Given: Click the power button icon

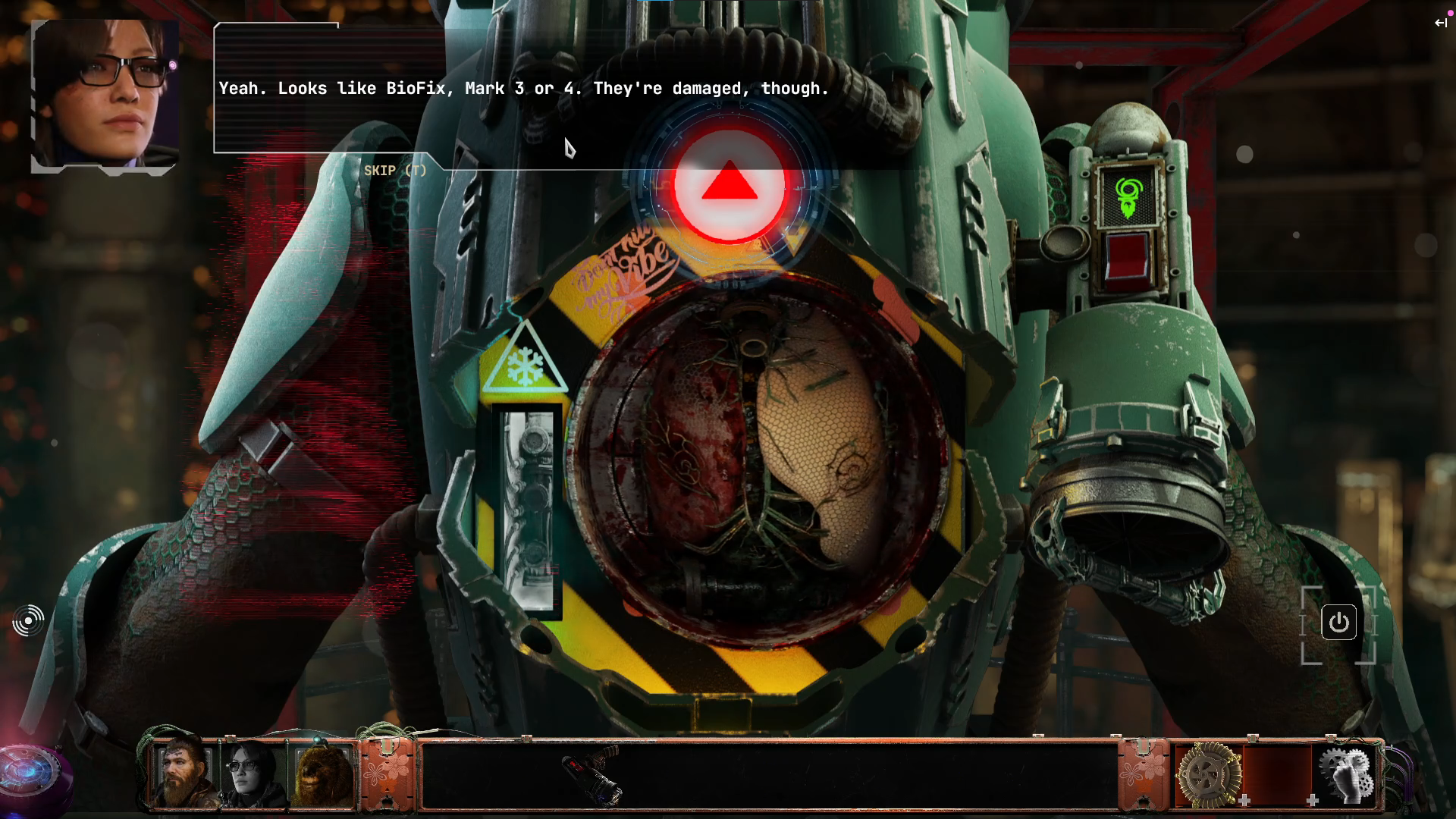Looking at the screenshot, I should point(1338,623).
